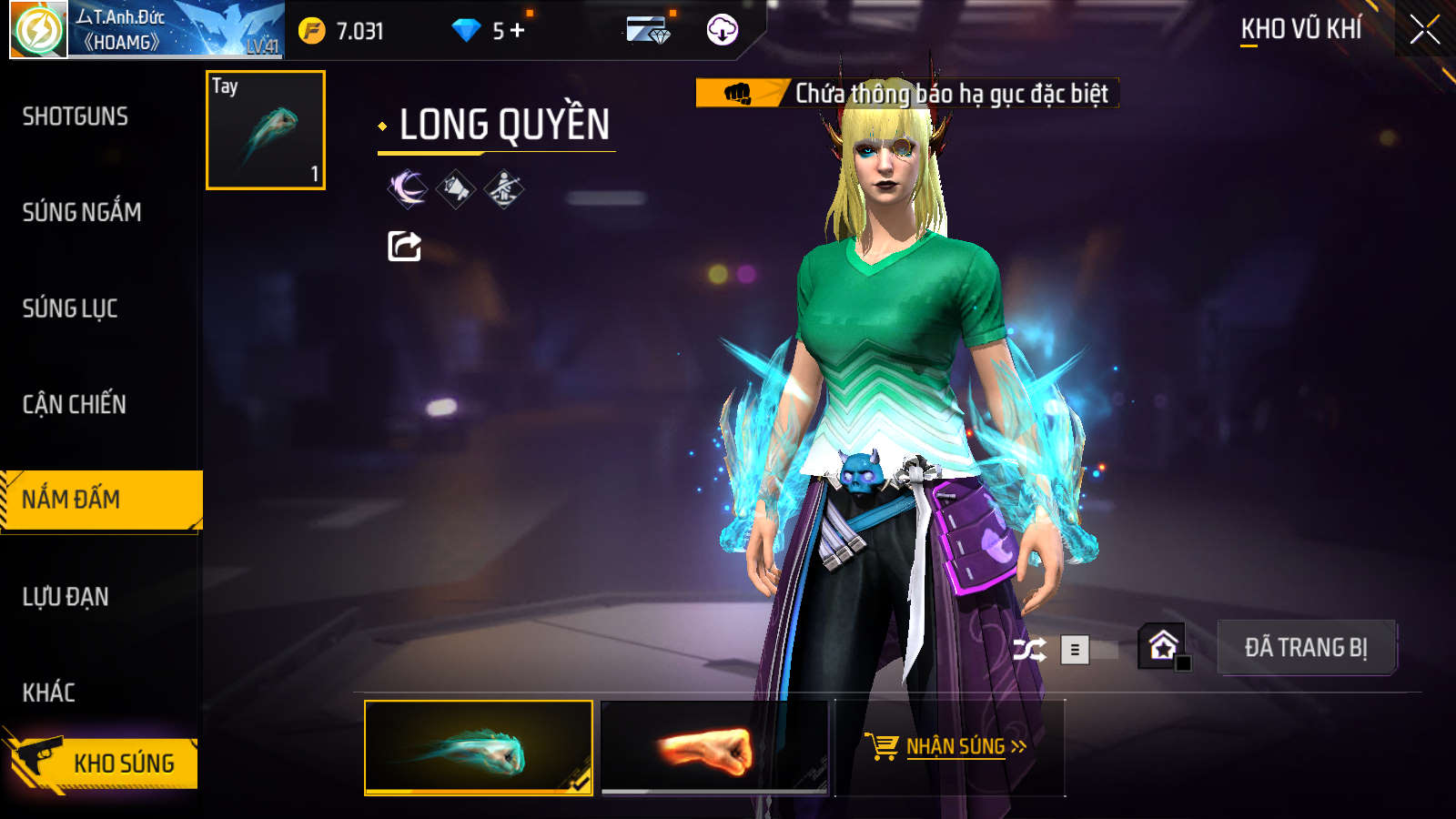Open the LỰU ĐẠN grenade category
The image size is (1456, 819).
pyautogui.click(x=66, y=597)
